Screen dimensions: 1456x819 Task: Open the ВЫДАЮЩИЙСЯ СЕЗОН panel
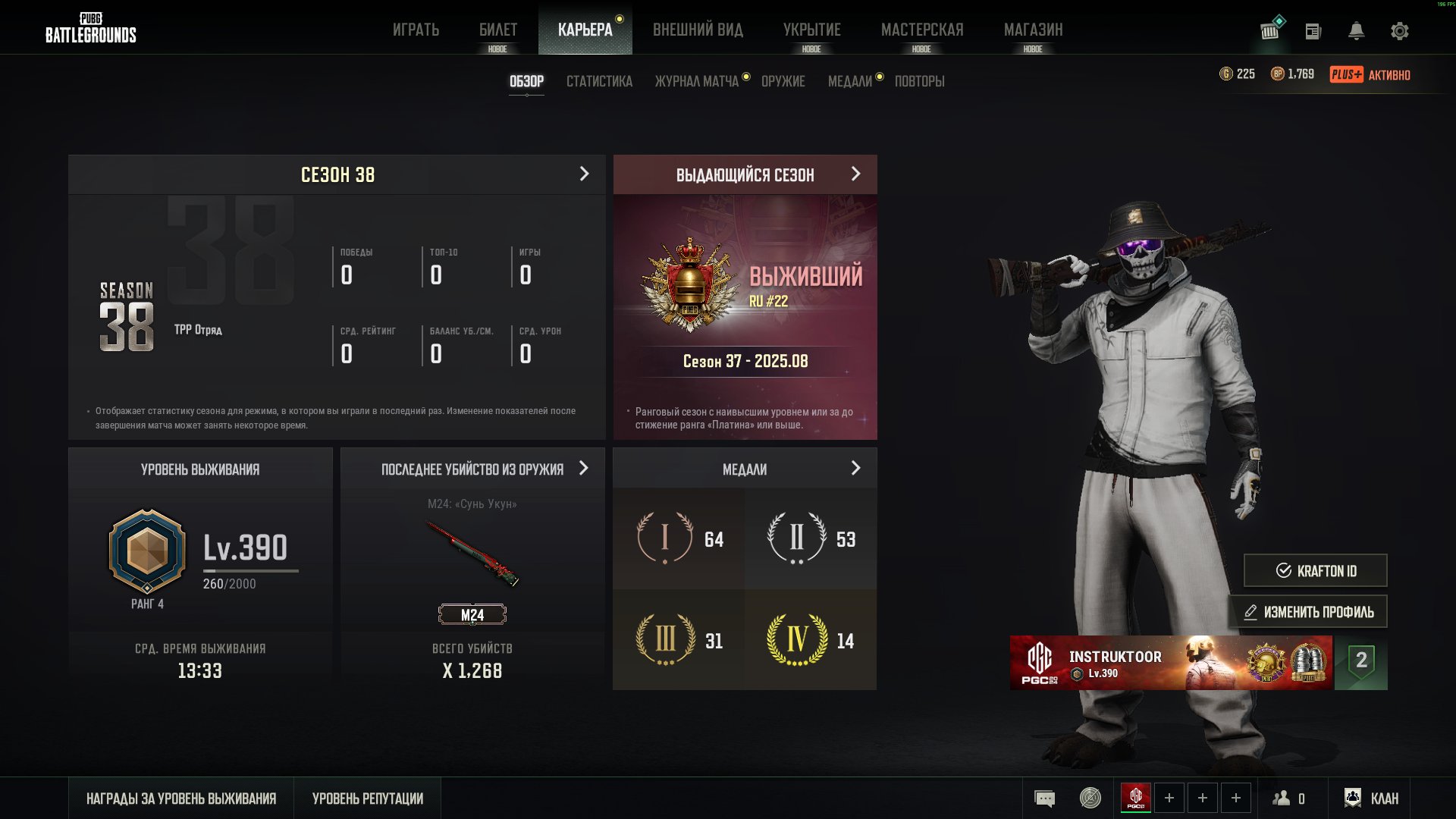745,174
